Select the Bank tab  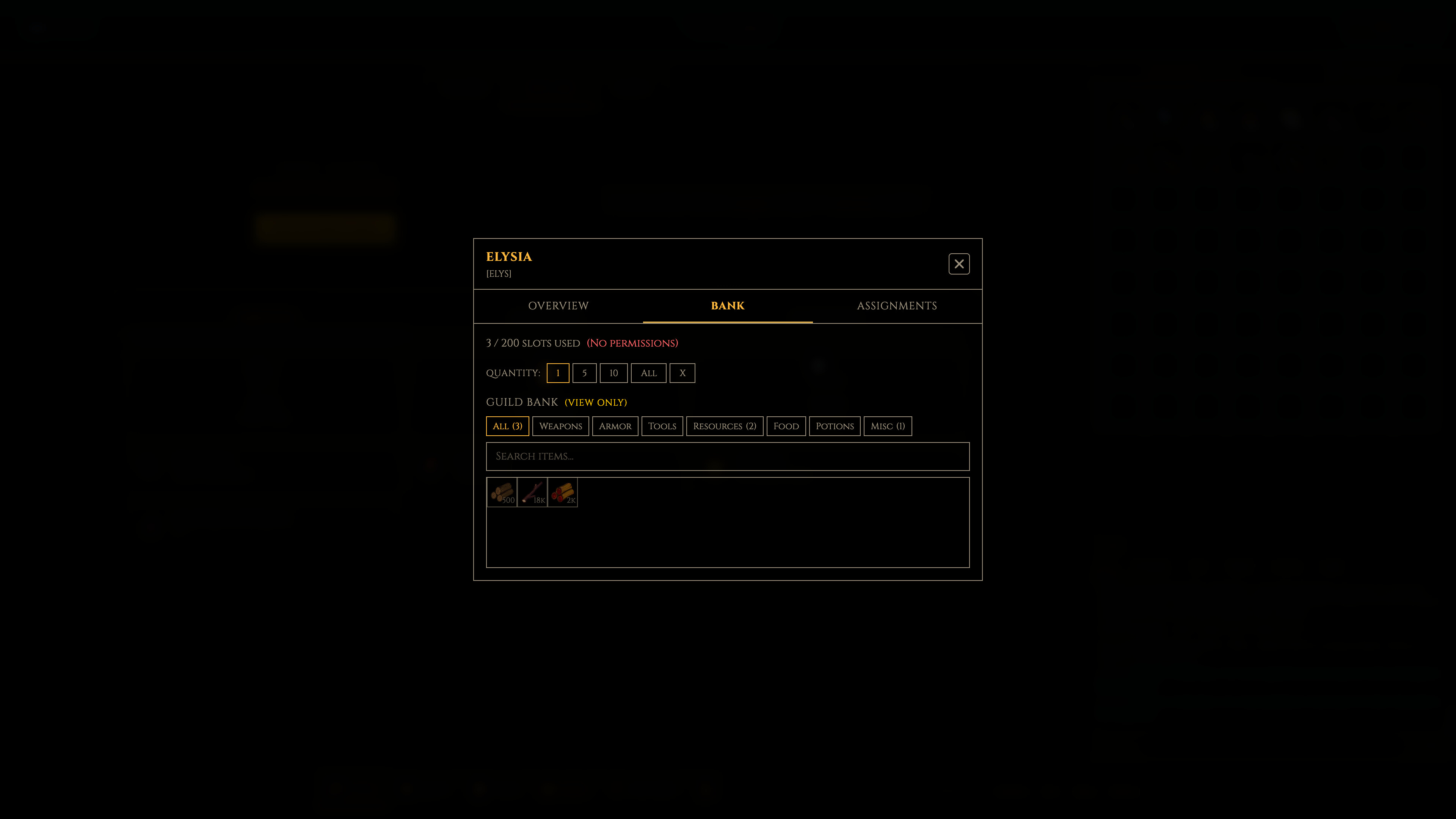(x=727, y=306)
